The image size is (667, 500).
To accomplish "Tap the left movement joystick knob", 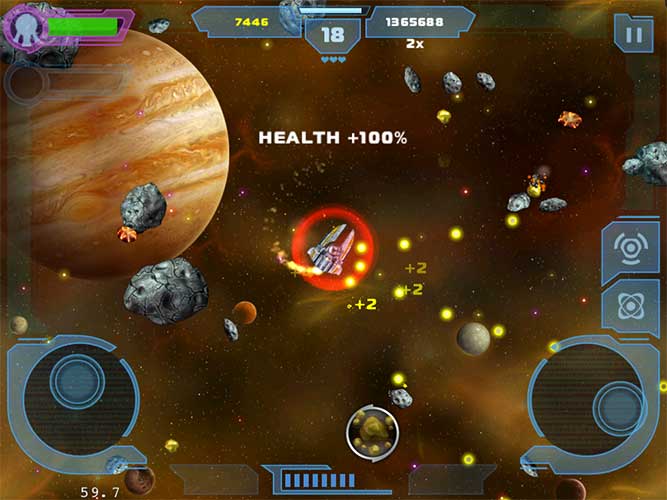I will 75,381.
